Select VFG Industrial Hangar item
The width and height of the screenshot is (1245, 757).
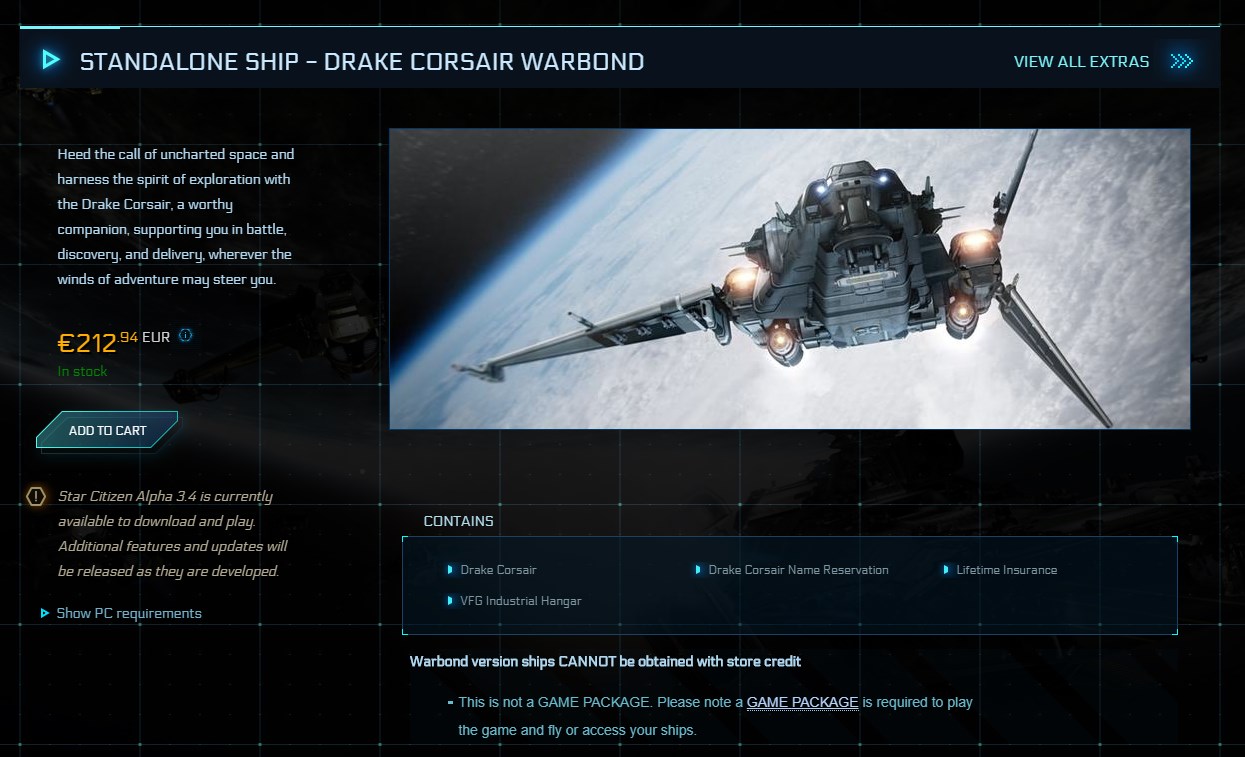520,601
